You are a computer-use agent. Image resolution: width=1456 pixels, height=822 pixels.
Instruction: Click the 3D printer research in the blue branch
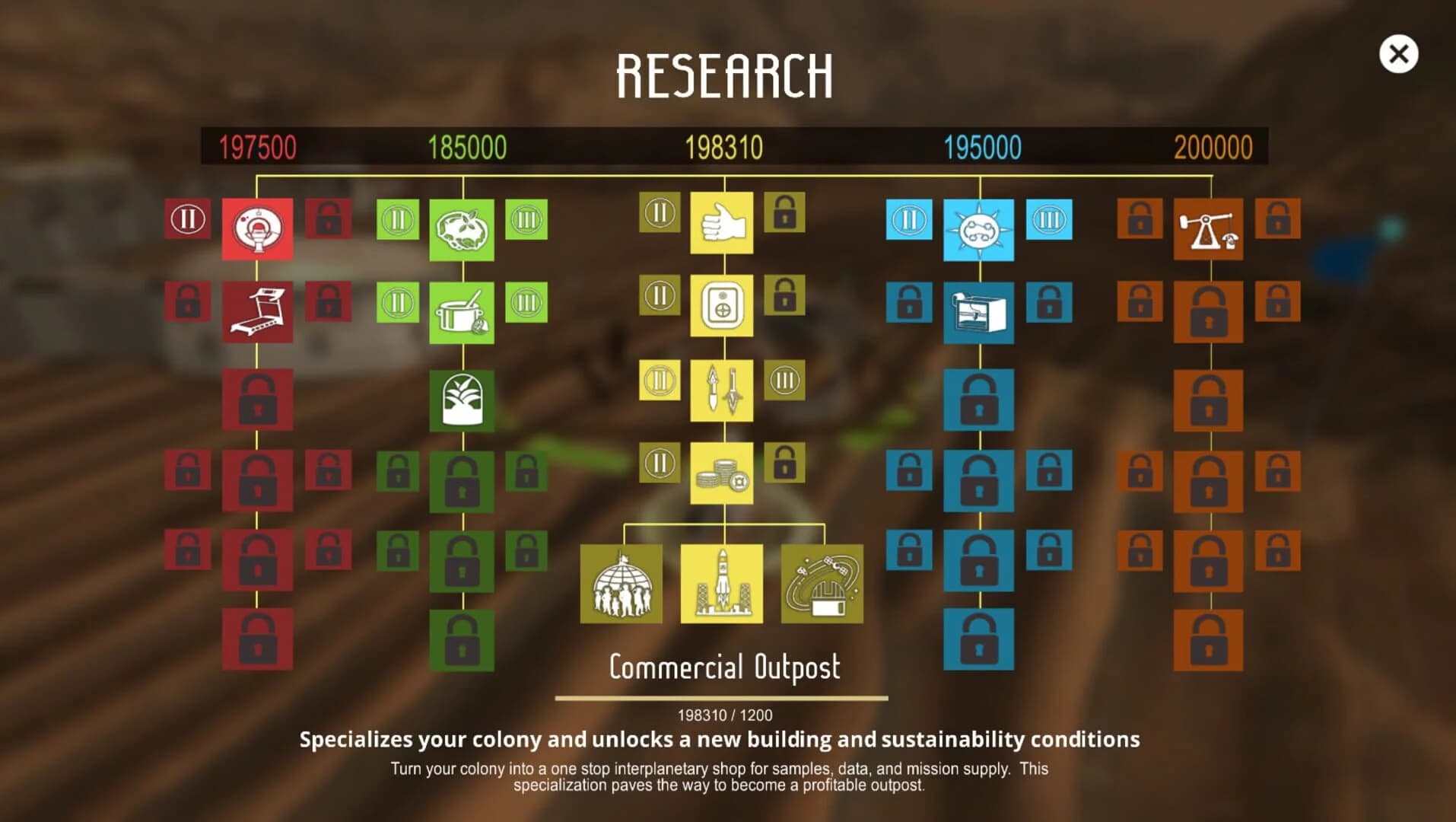click(x=979, y=314)
